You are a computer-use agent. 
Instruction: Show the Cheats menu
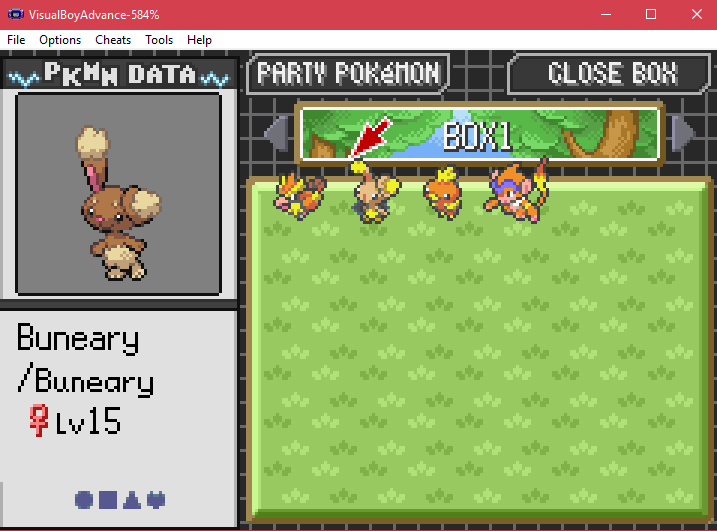click(x=113, y=40)
